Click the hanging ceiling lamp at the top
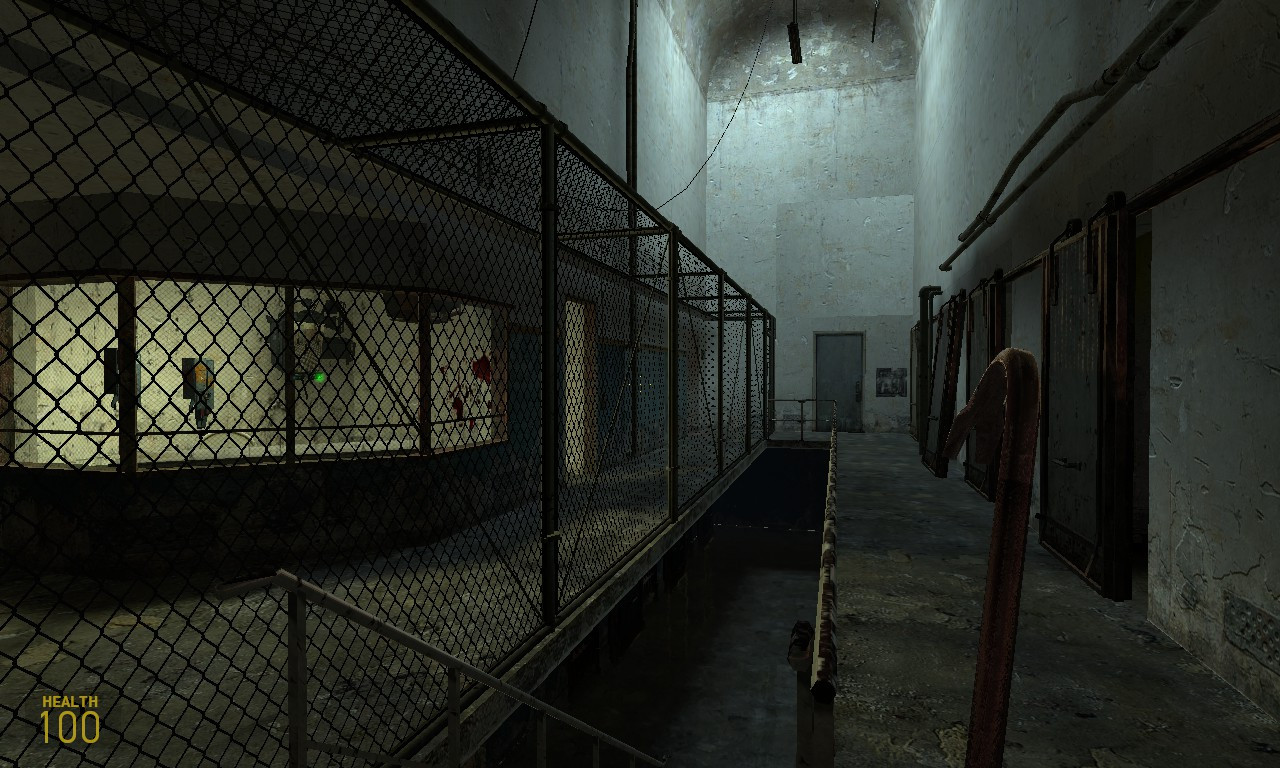The image size is (1280, 768). tap(795, 40)
